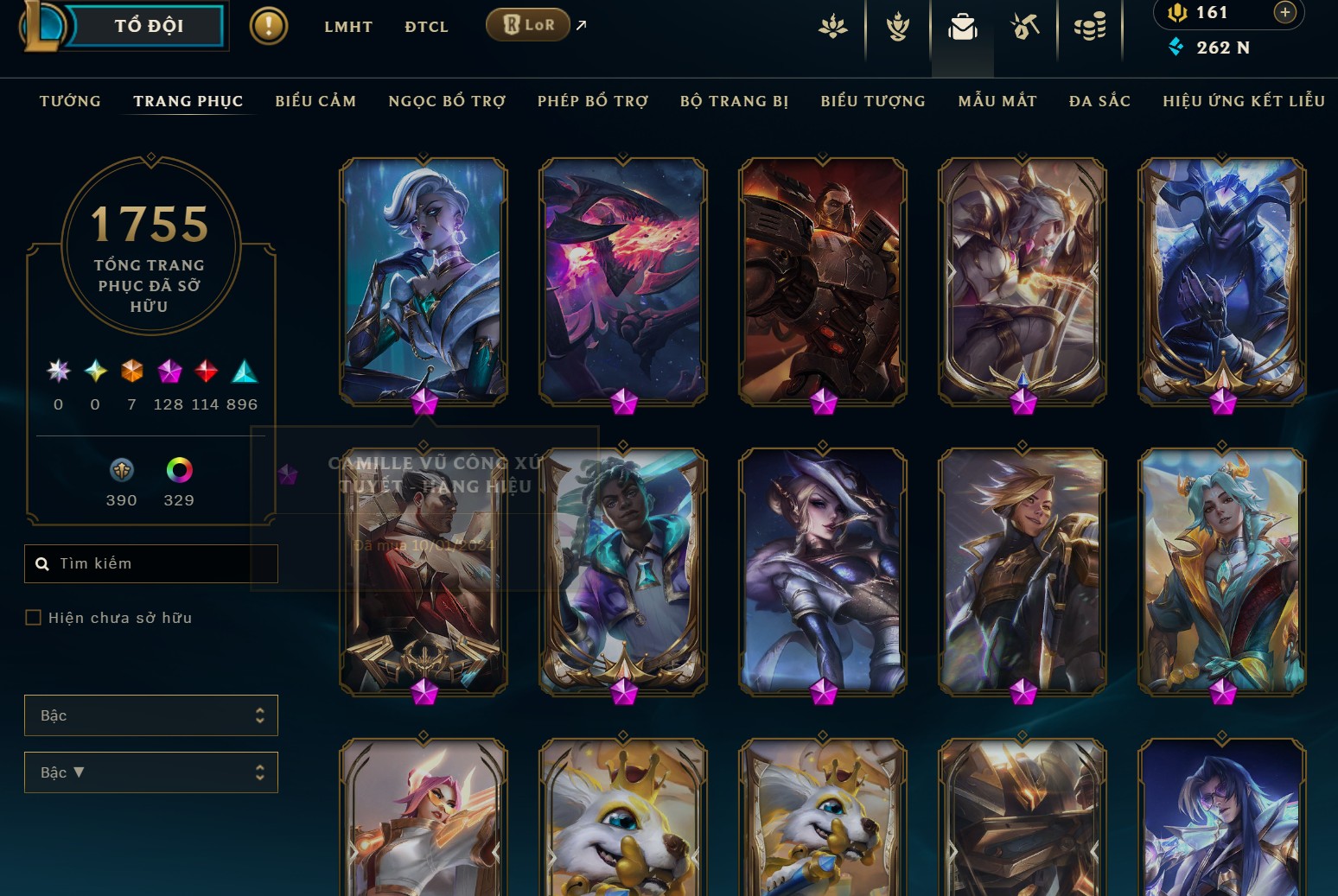Filter skins by purple epic gem icon
The height and width of the screenshot is (896, 1338).
coord(169,372)
